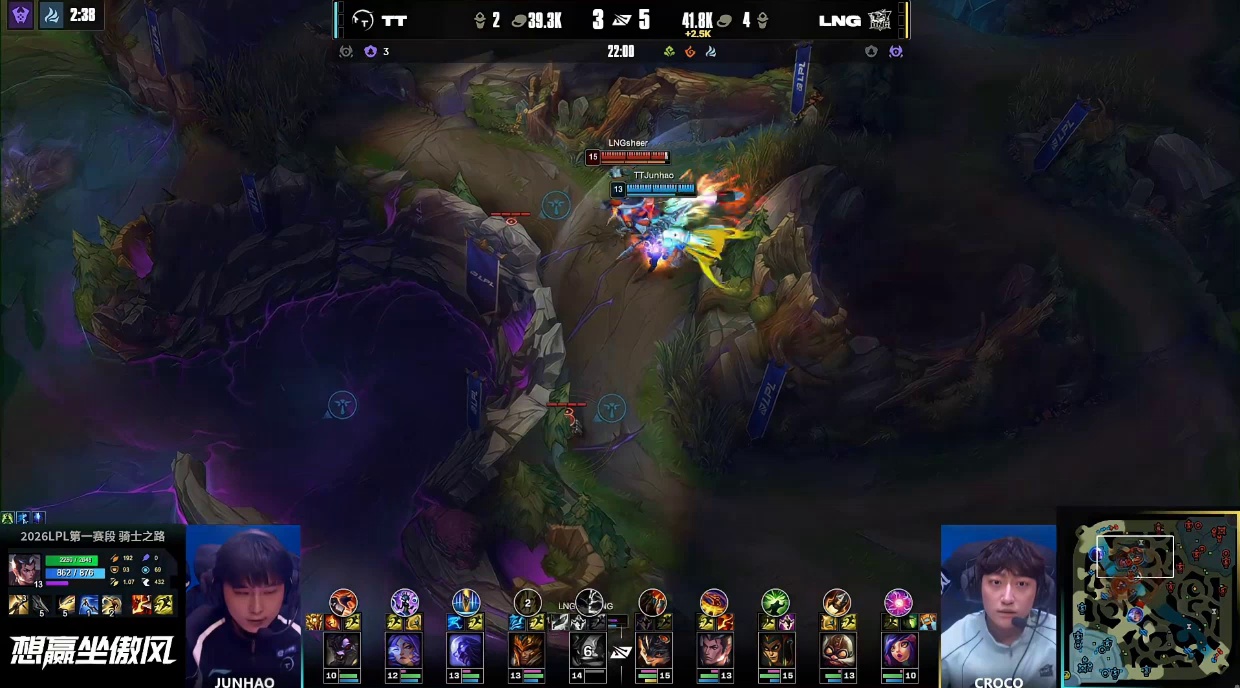Click the Flash summoner spell icon
1240x688 pixels.
(x=164, y=604)
